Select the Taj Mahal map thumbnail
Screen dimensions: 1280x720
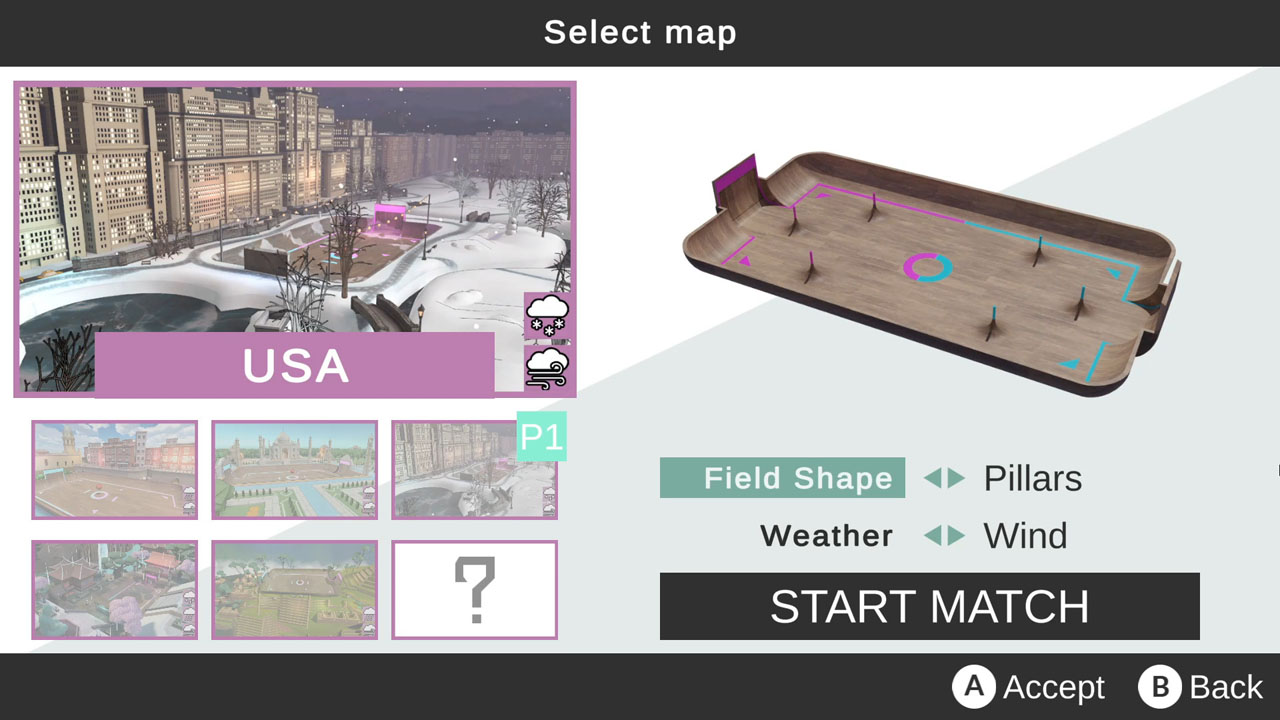294,470
